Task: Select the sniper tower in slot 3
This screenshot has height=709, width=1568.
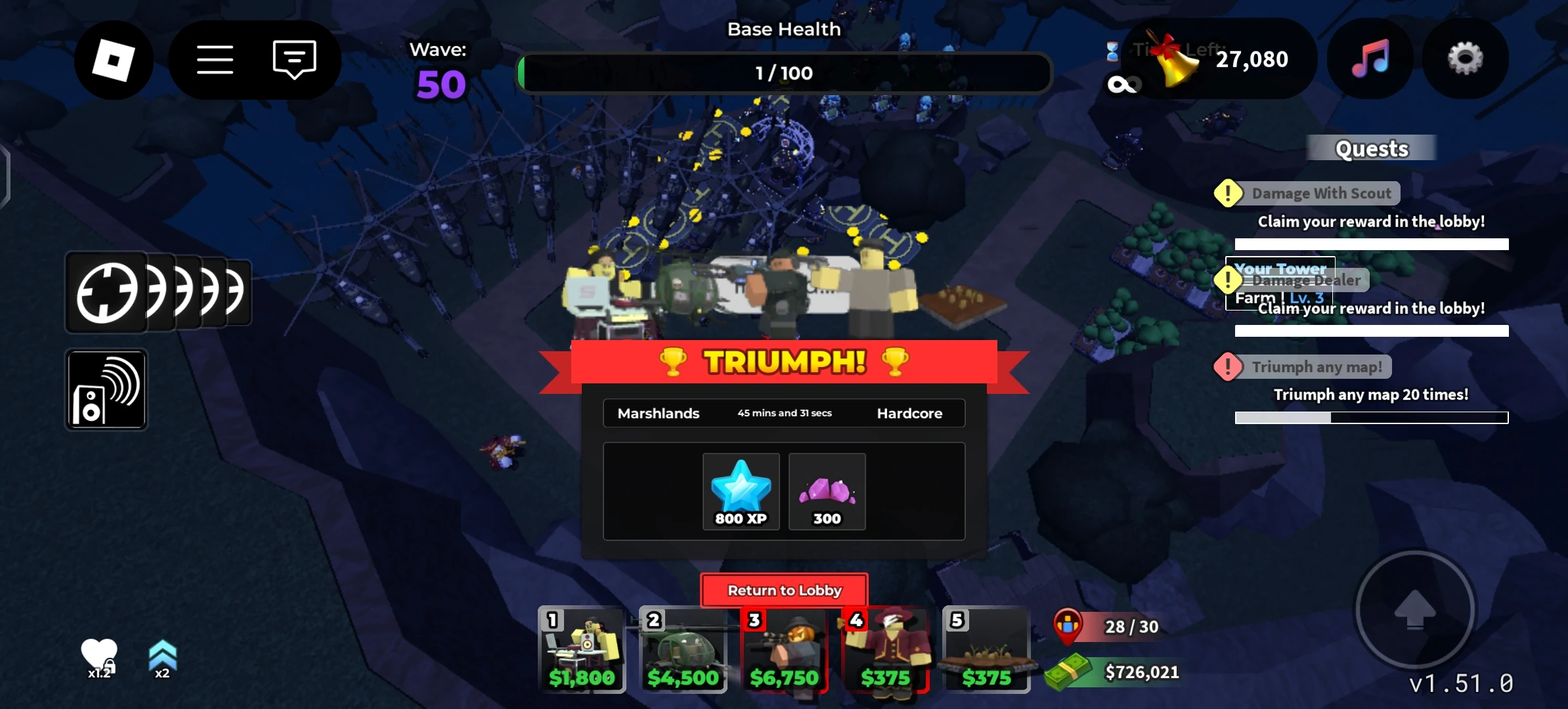Action: pyautogui.click(x=784, y=650)
